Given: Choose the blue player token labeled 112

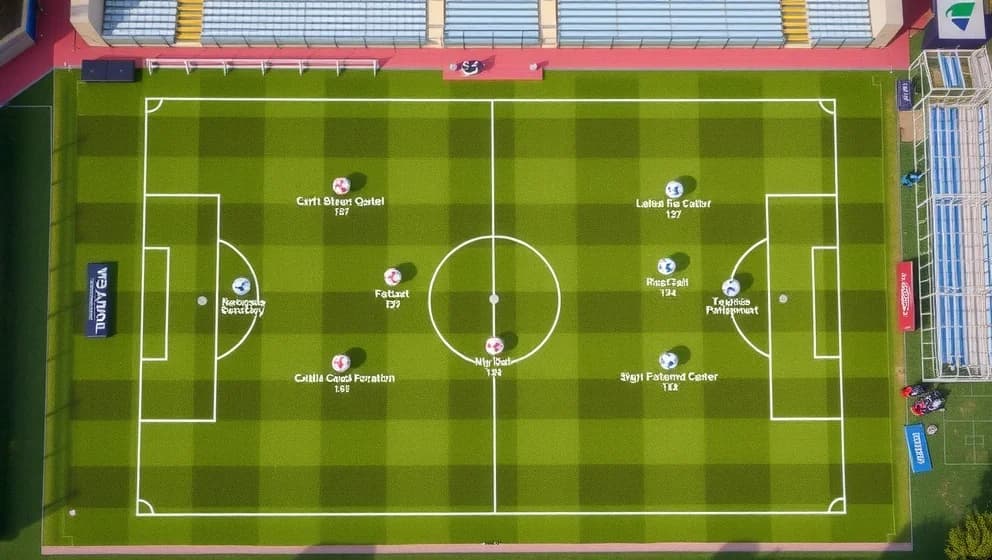Looking at the screenshot, I should coord(668,360).
